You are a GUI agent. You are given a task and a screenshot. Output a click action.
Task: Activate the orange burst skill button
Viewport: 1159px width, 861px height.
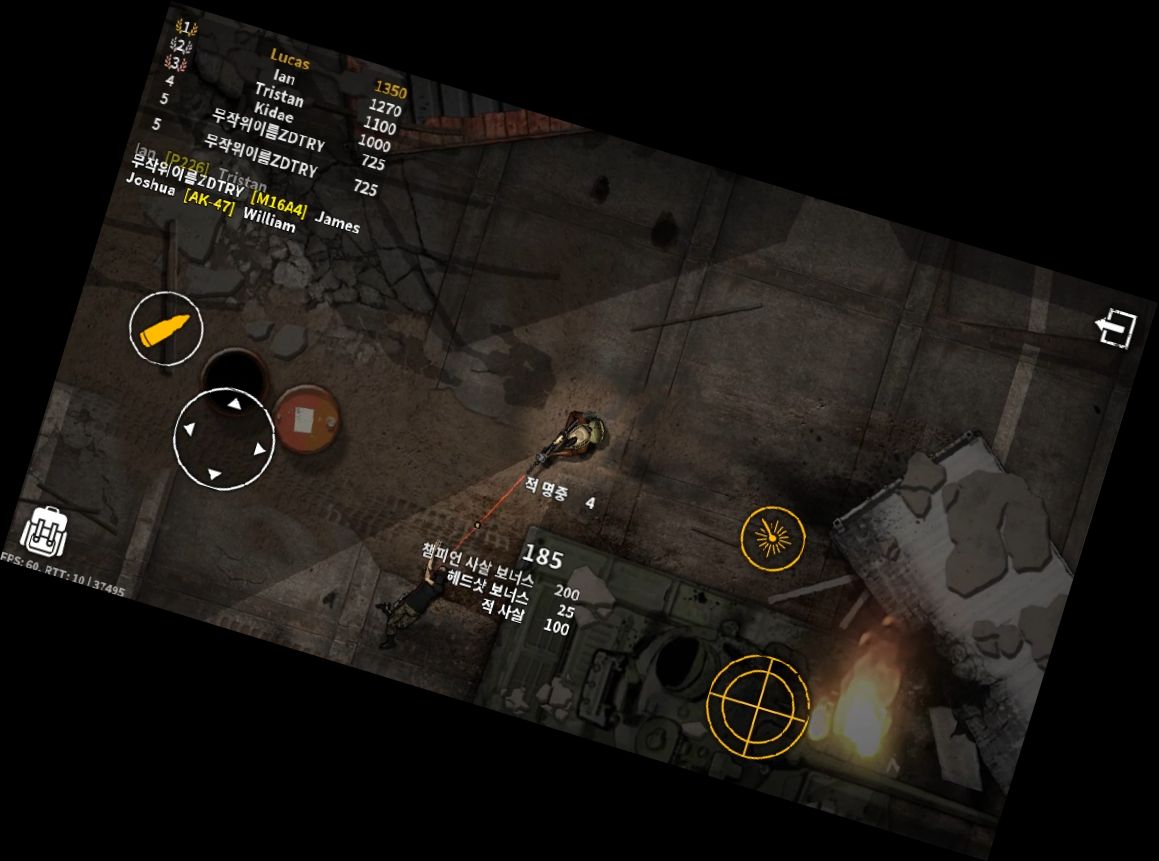pos(773,538)
